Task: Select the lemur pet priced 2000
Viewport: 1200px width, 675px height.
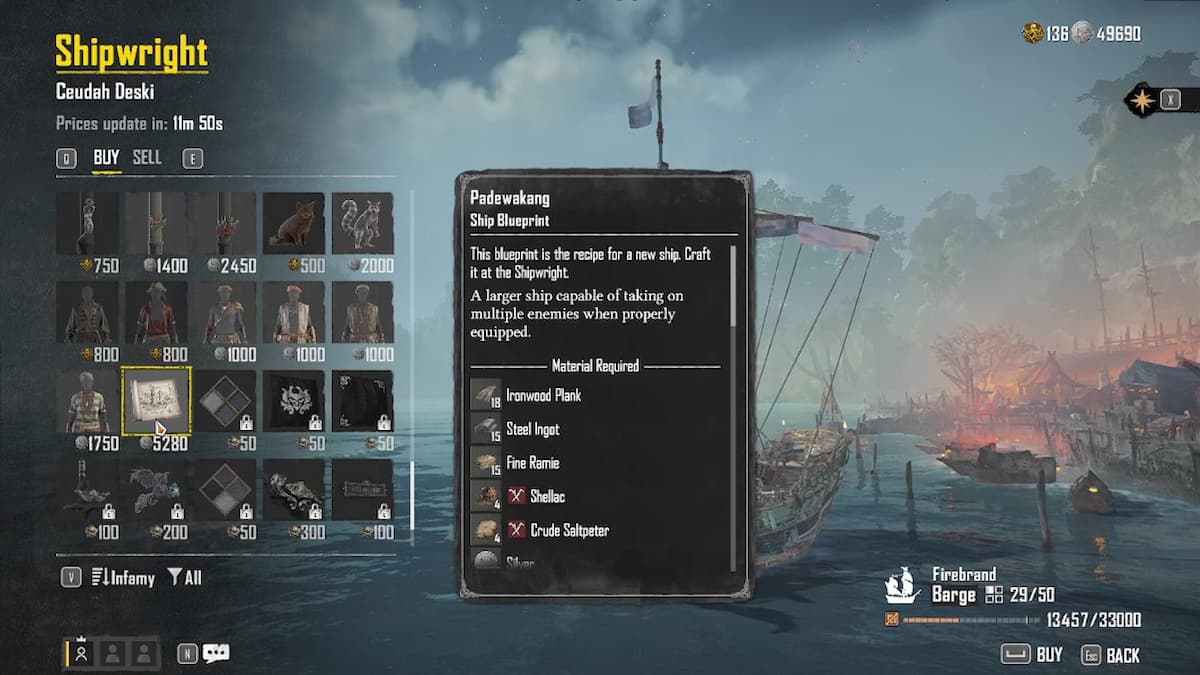Action: click(362, 224)
